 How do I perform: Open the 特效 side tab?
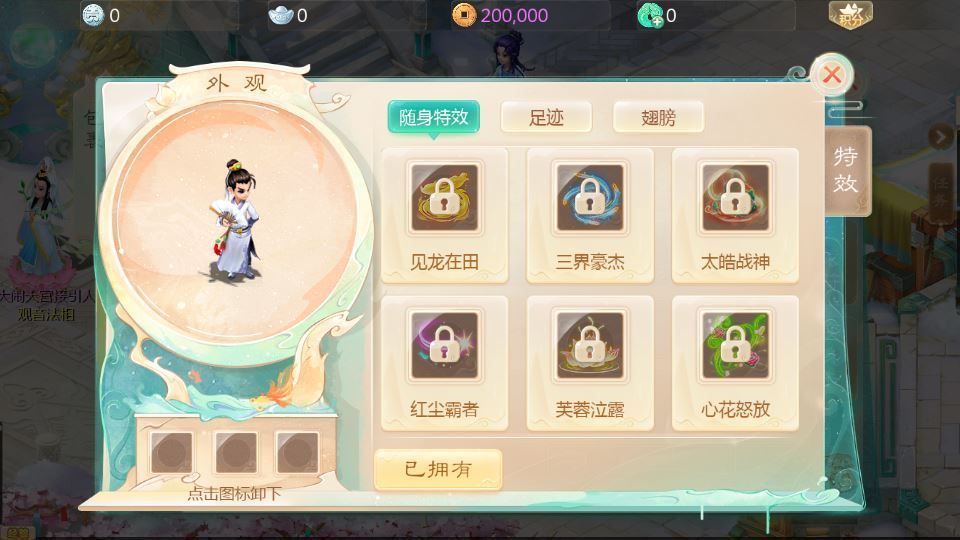[x=847, y=171]
